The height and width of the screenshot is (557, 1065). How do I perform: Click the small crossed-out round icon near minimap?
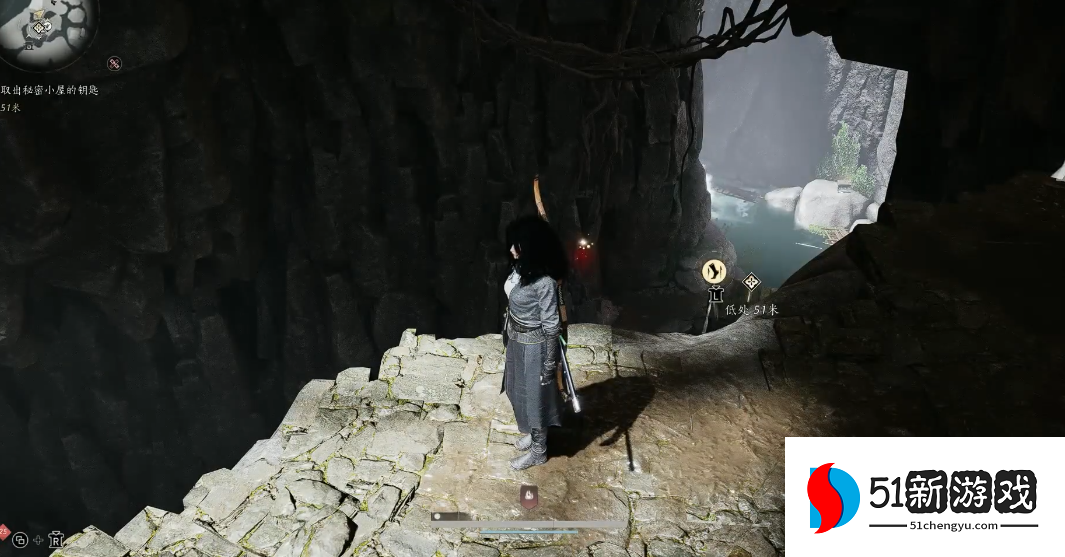pos(114,64)
